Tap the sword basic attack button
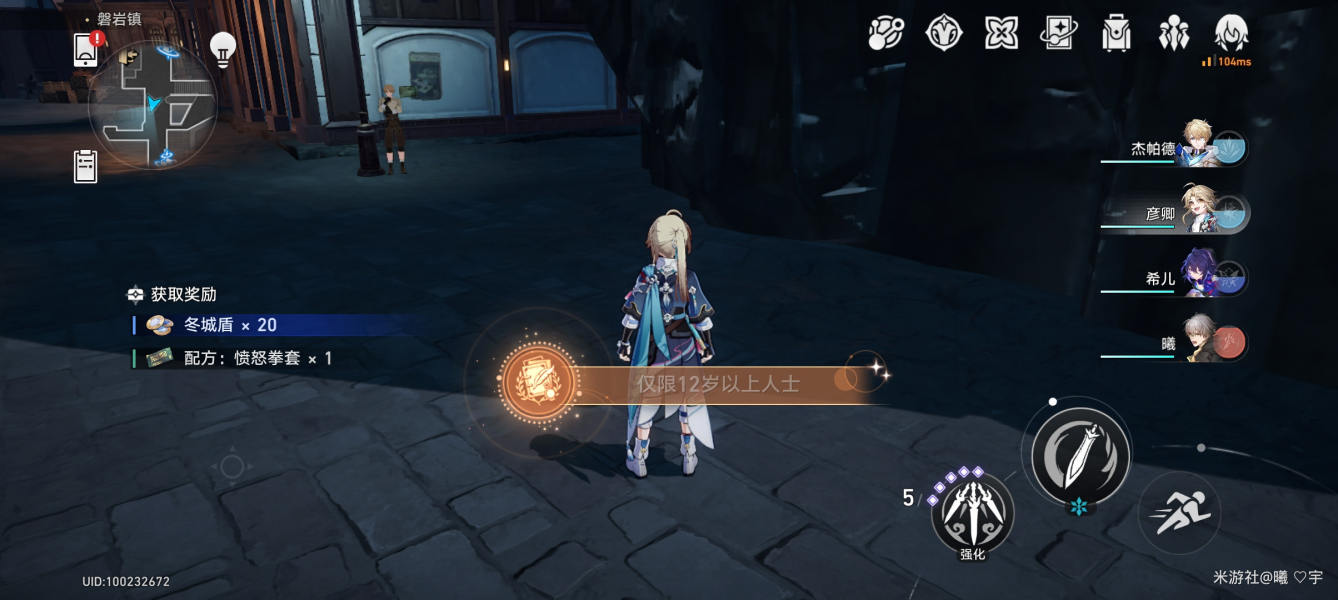 point(1081,455)
